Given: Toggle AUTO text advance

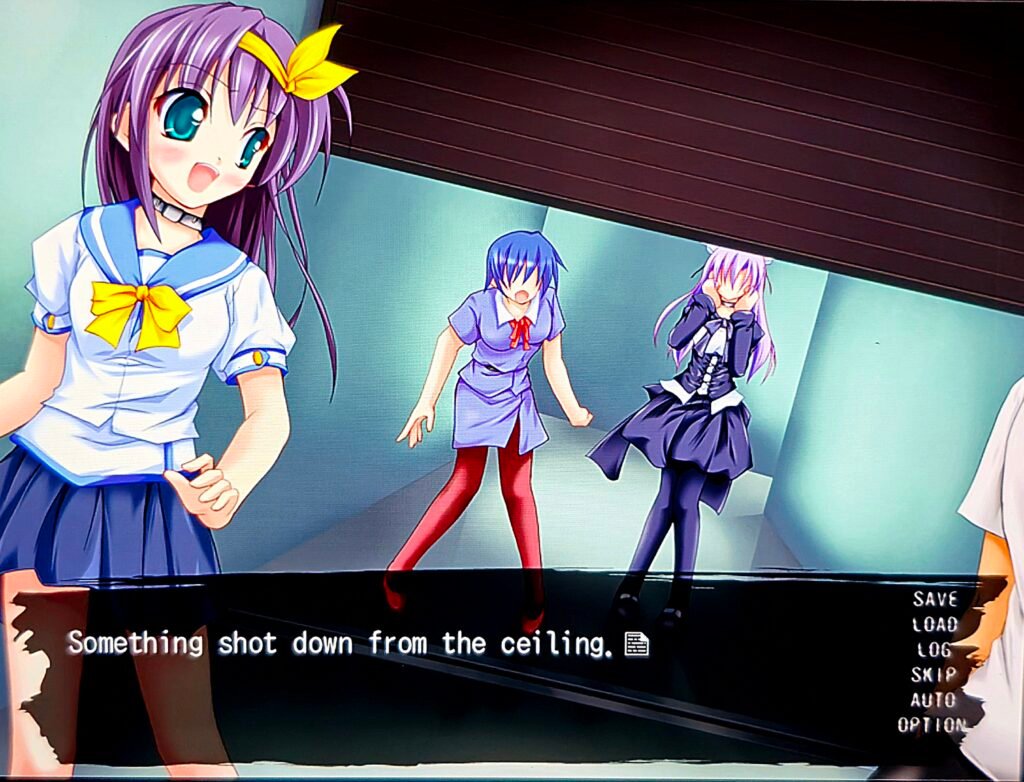Looking at the screenshot, I should [933, 699].
